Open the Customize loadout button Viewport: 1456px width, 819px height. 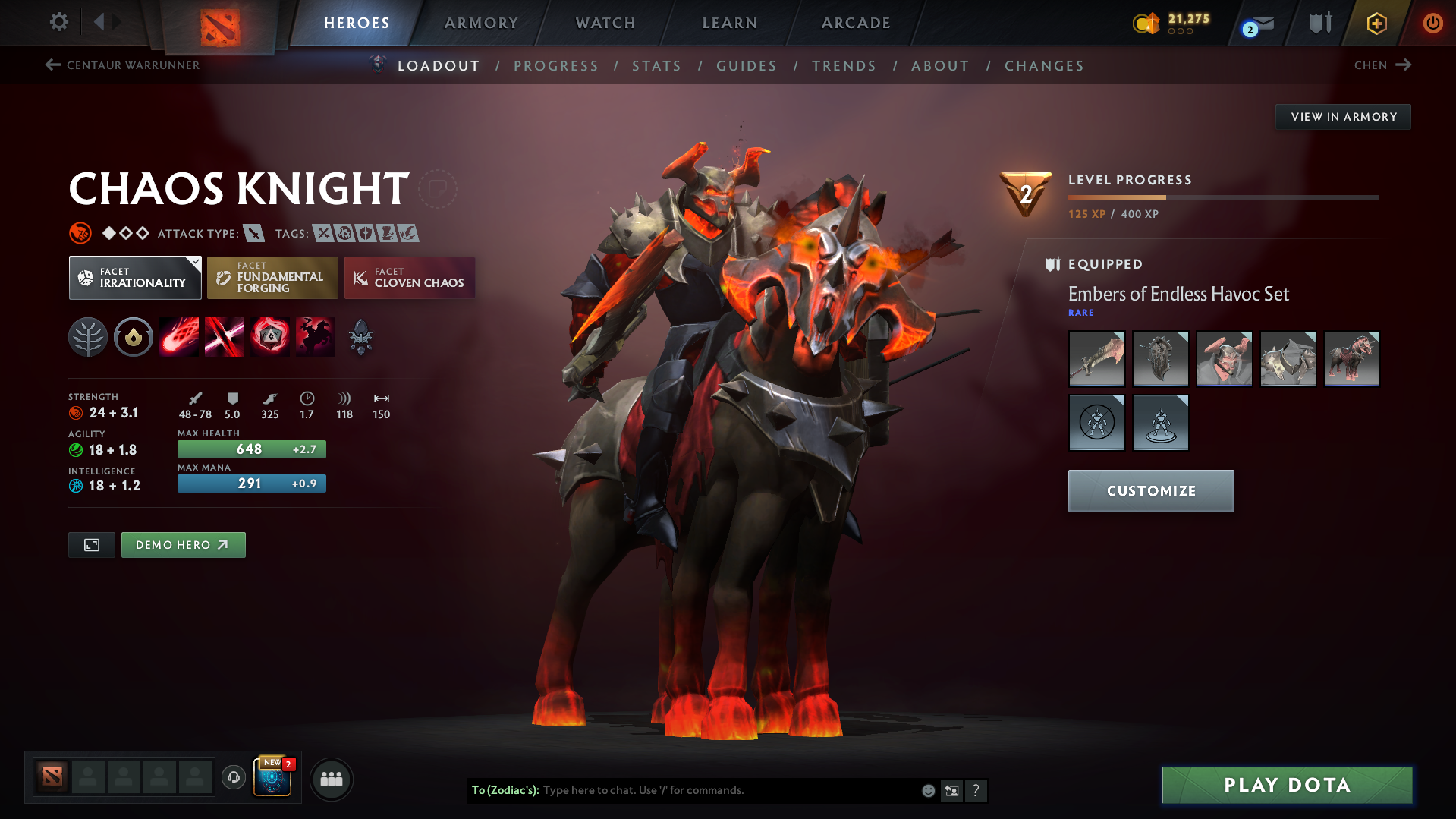1150,491
